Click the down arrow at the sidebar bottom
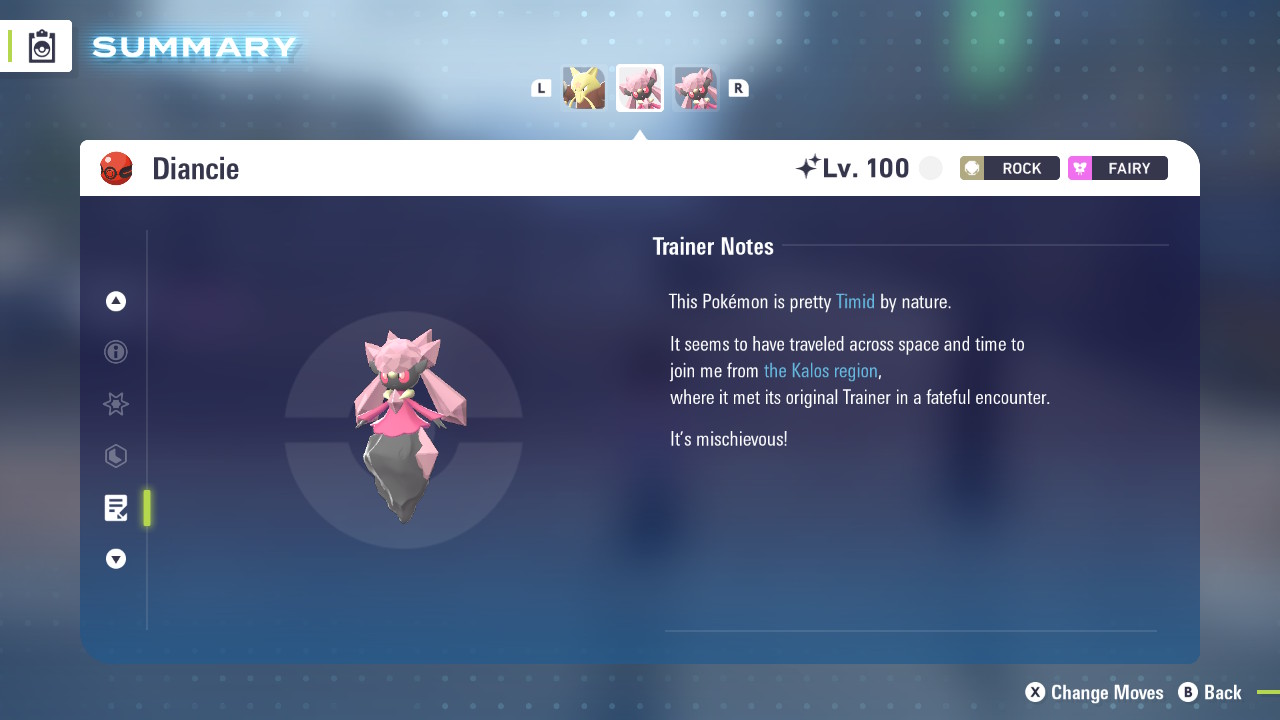 (115, 559)
